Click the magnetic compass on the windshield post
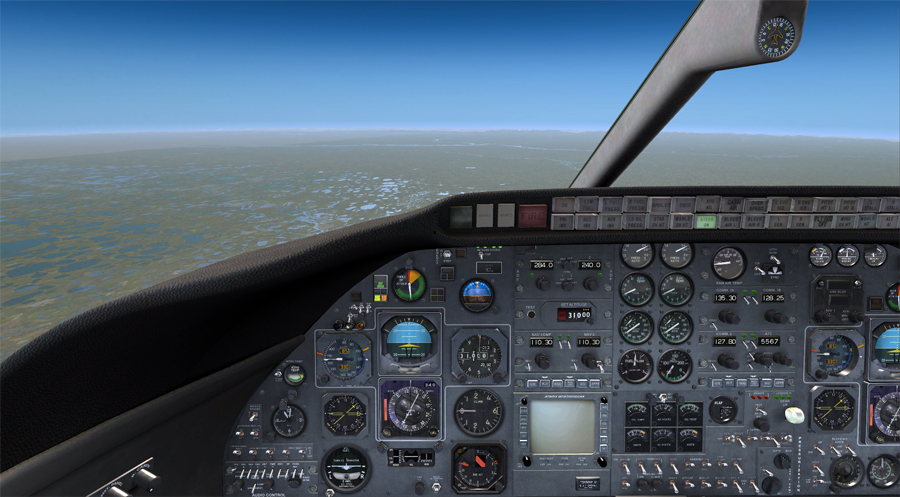 point(775,37)
